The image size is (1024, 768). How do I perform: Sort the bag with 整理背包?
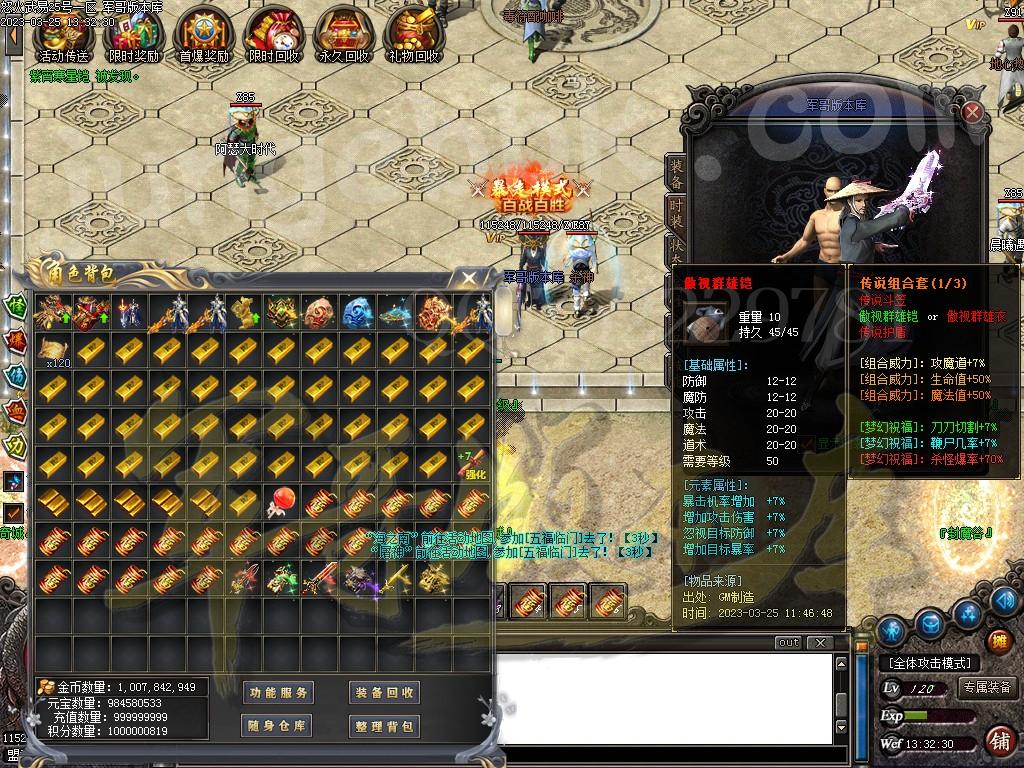384,726
